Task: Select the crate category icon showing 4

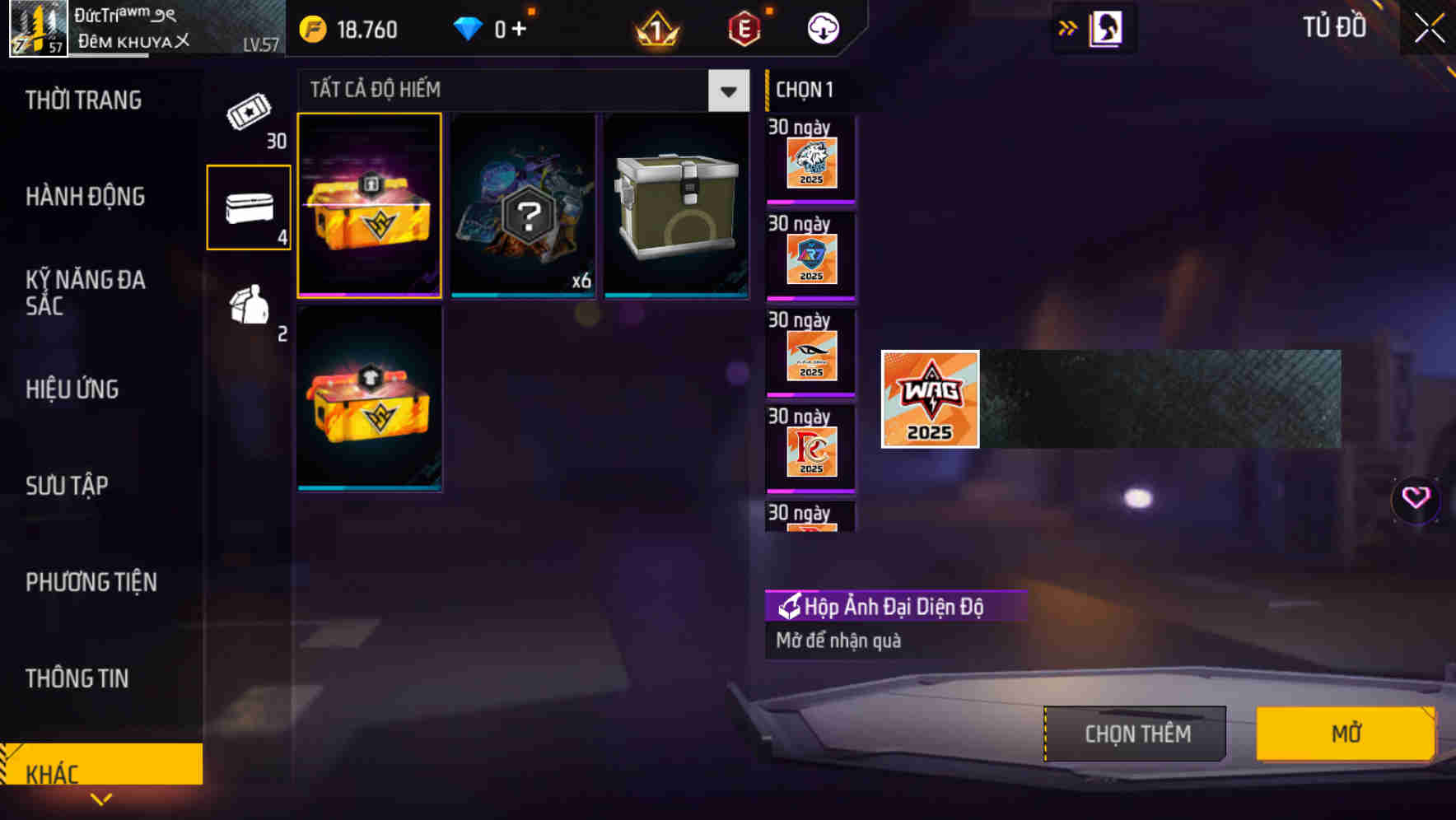Action: point(248,208)
